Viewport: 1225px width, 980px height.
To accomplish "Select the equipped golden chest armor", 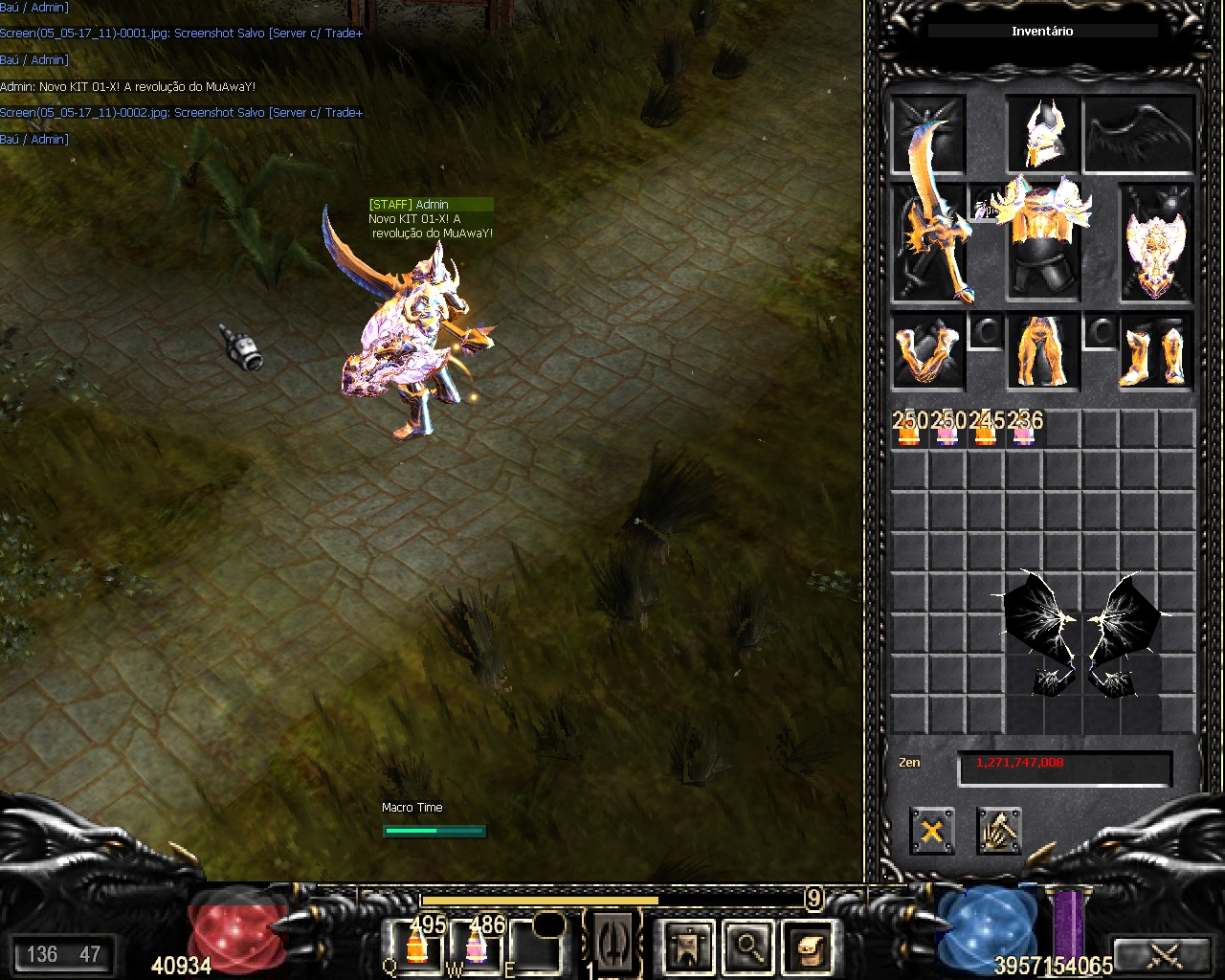I will coord(1041,237).
